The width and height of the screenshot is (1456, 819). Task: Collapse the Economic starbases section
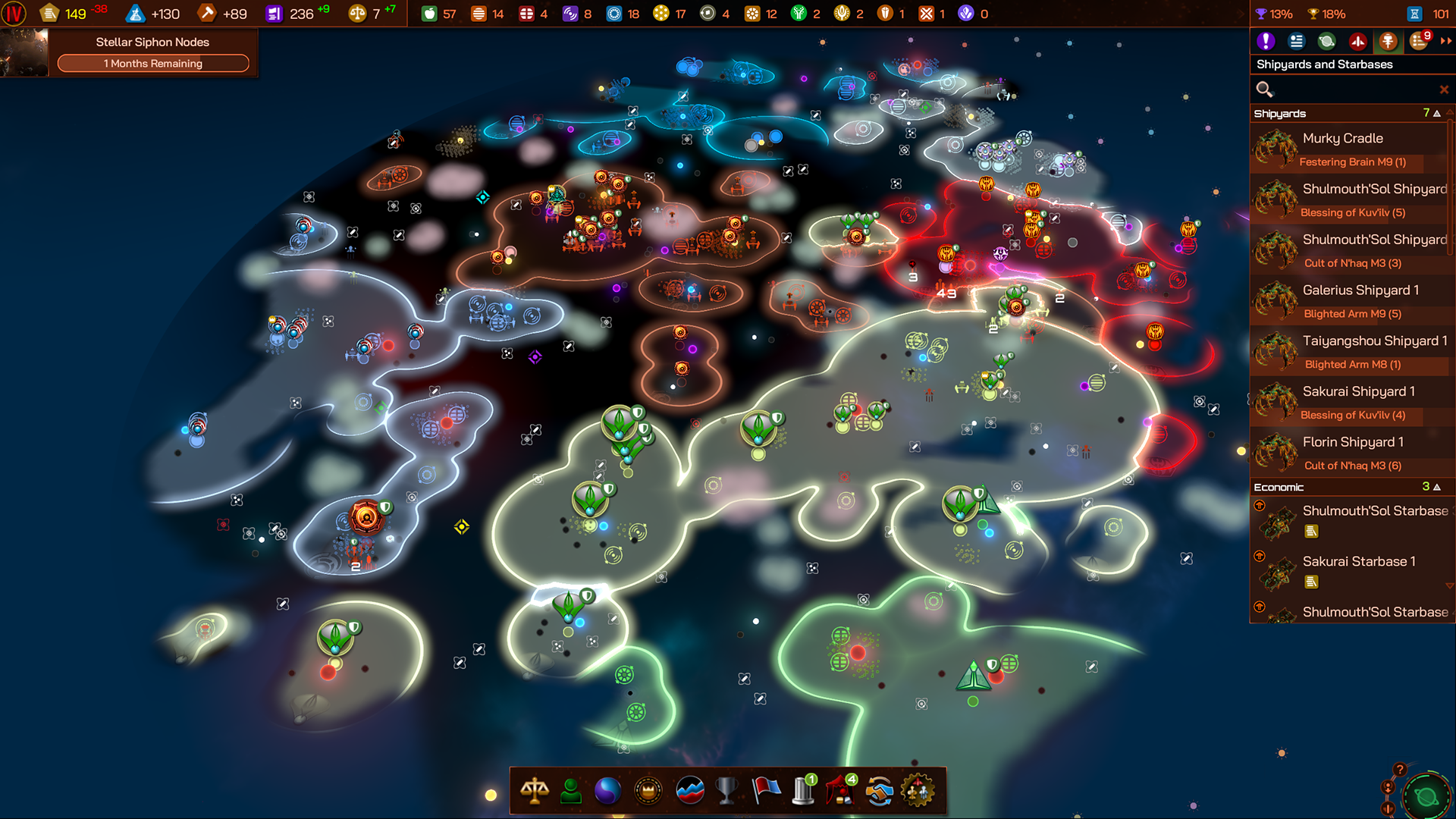(1436, 487)
